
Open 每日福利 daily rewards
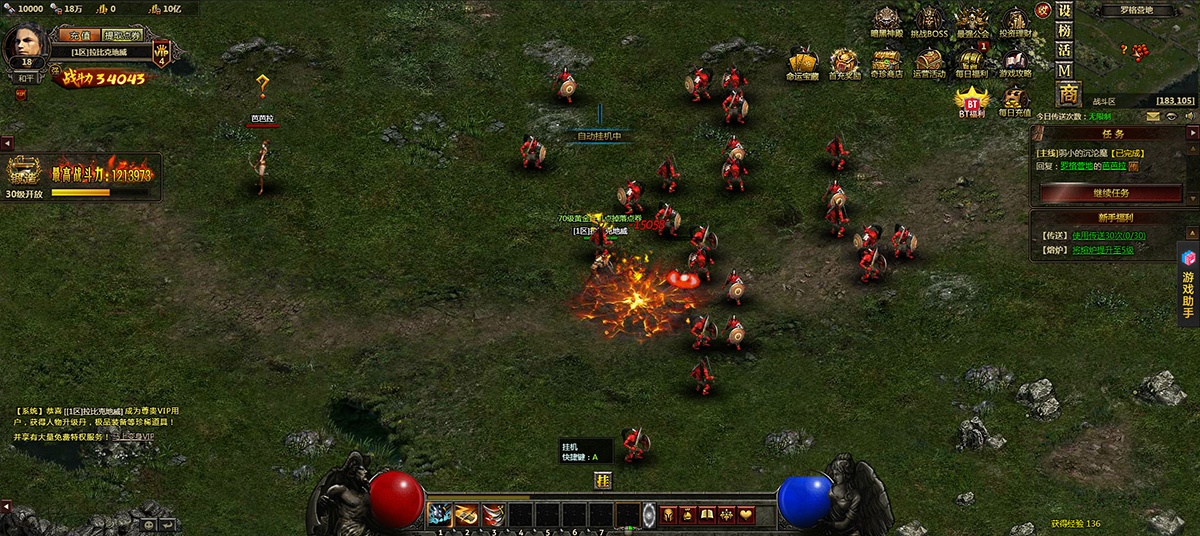[971, 62]
